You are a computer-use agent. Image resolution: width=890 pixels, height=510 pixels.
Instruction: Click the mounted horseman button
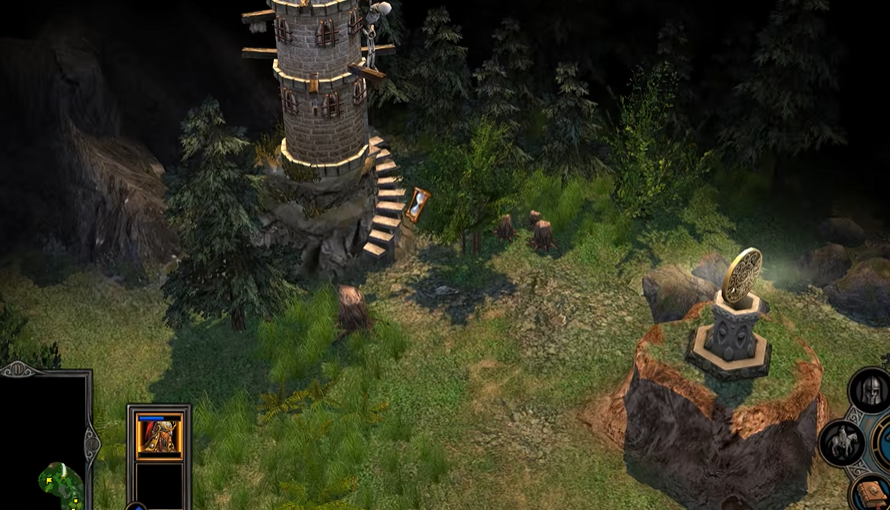(841, 443)
